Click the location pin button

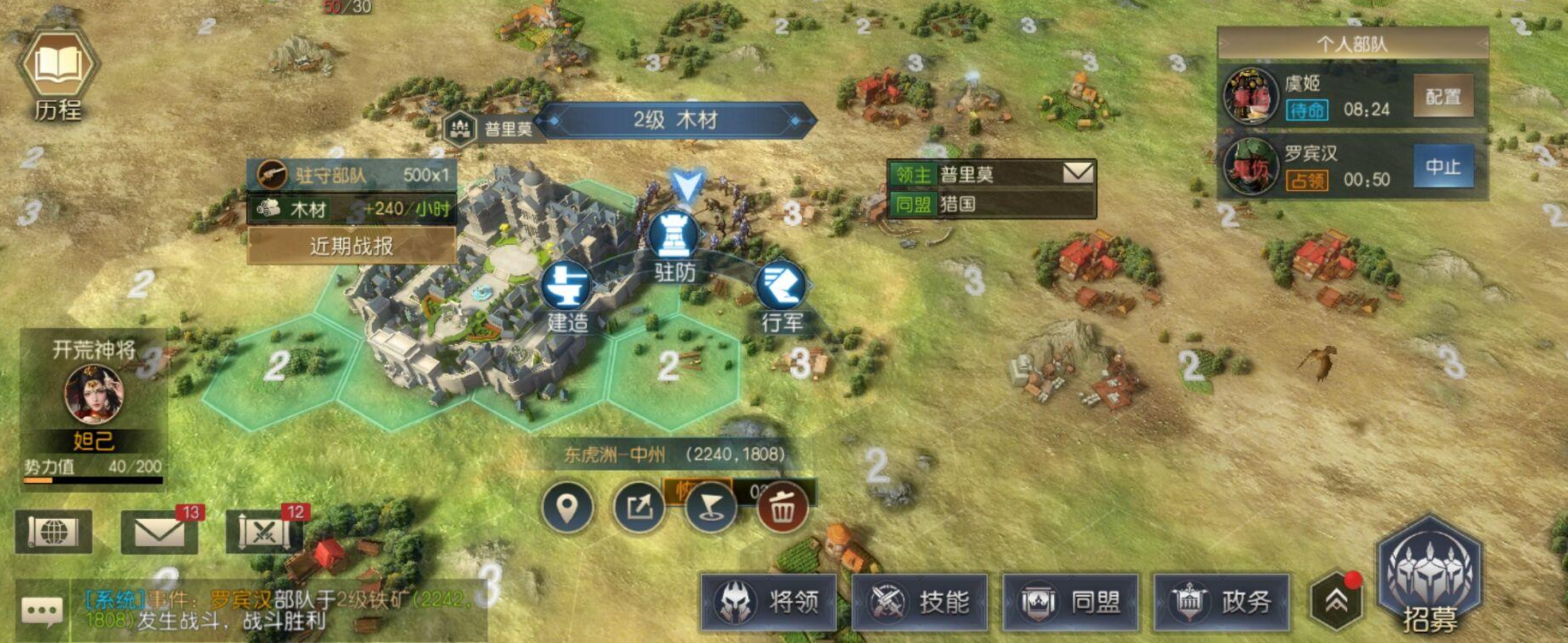(566, 508)
